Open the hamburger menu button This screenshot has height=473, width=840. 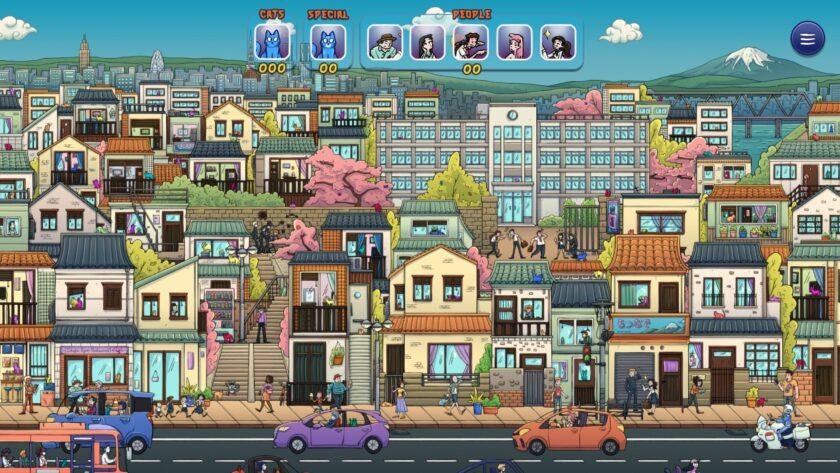click(807, 38)
